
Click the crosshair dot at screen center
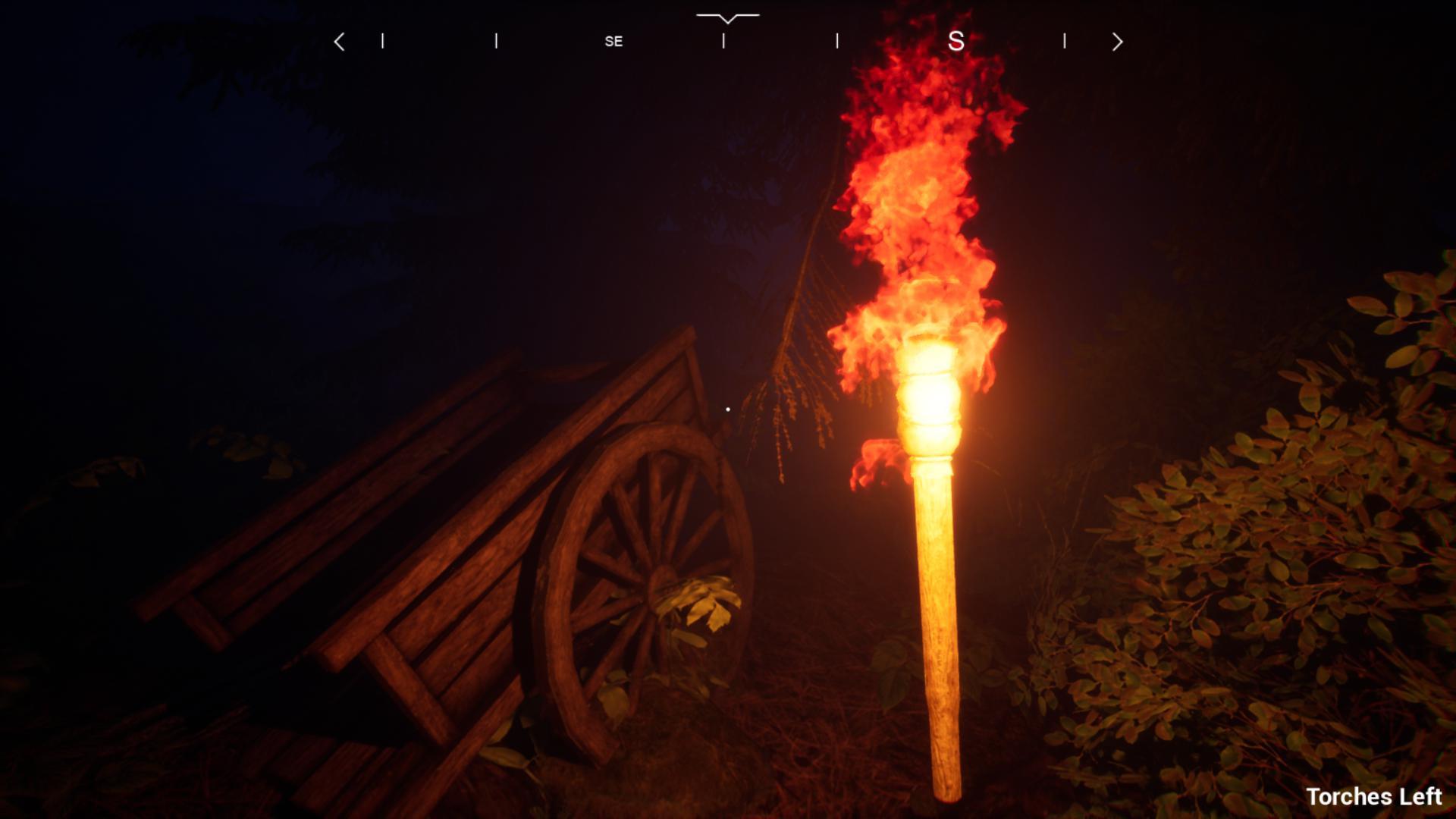click(727, 408)
